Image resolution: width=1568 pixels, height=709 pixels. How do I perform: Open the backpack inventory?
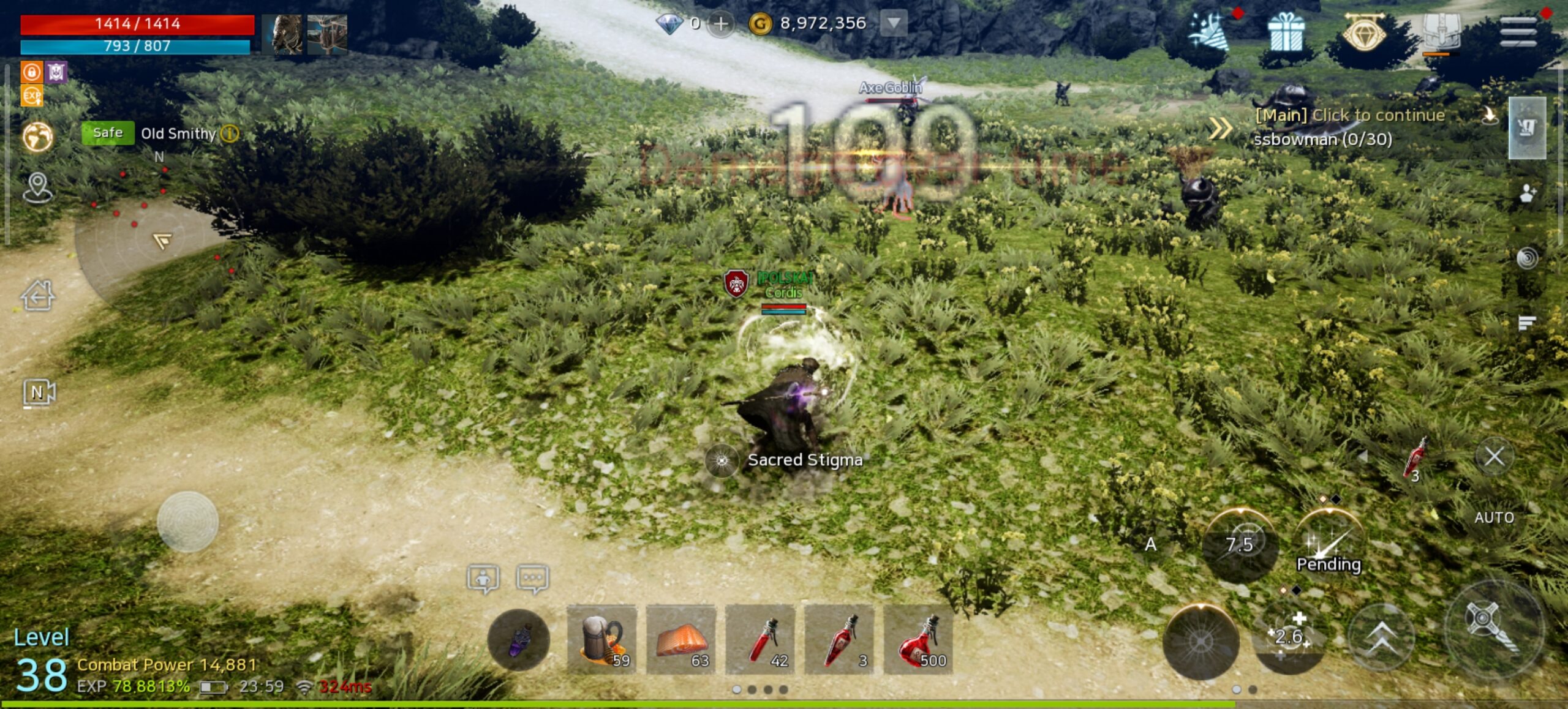pyautogui.click(x=1441, y=31)
